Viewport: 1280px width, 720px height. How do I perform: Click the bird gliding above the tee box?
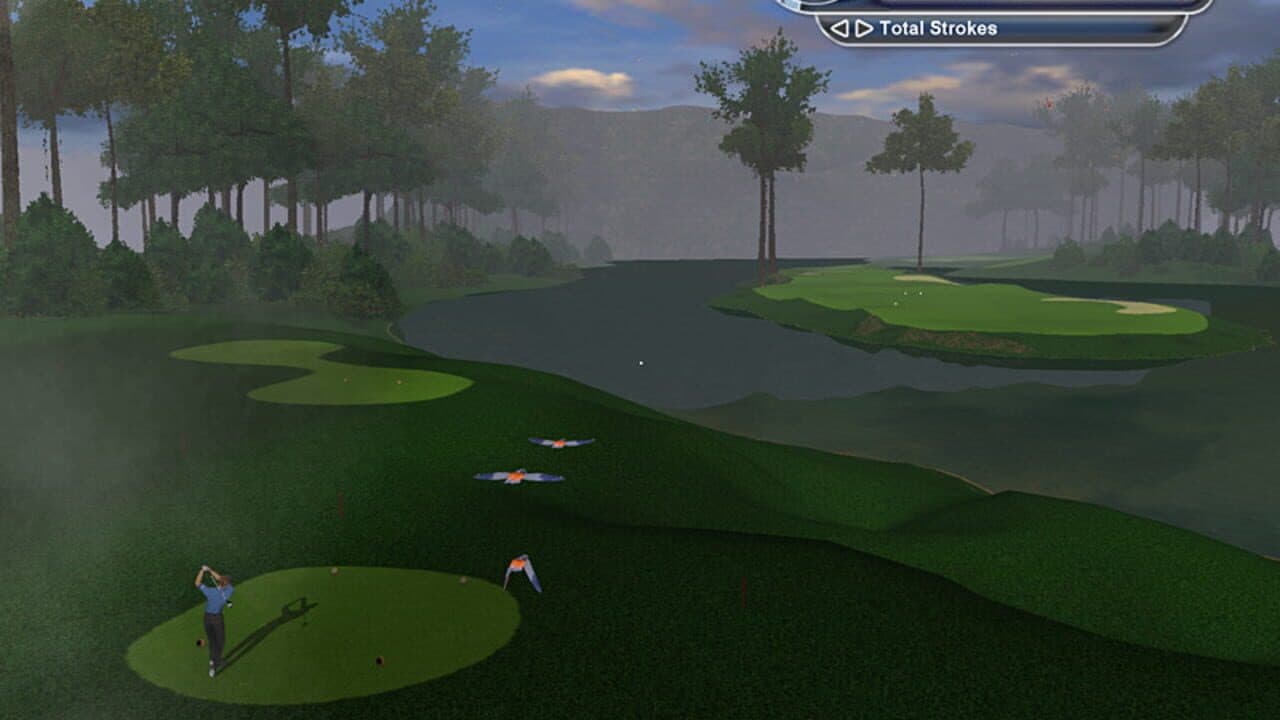[520, 565]
